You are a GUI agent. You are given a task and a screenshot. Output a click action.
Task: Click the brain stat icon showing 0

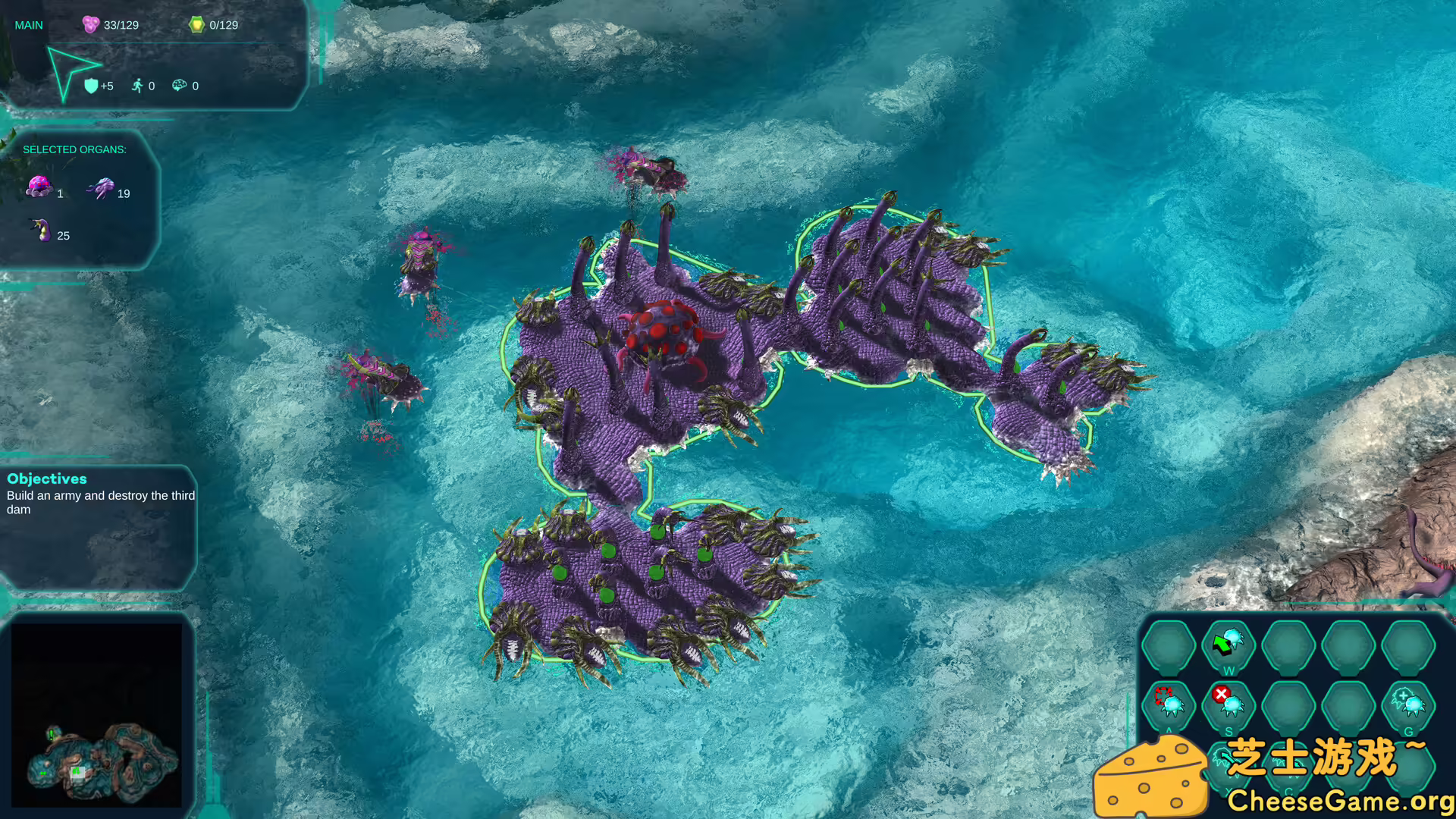point(180,86)
